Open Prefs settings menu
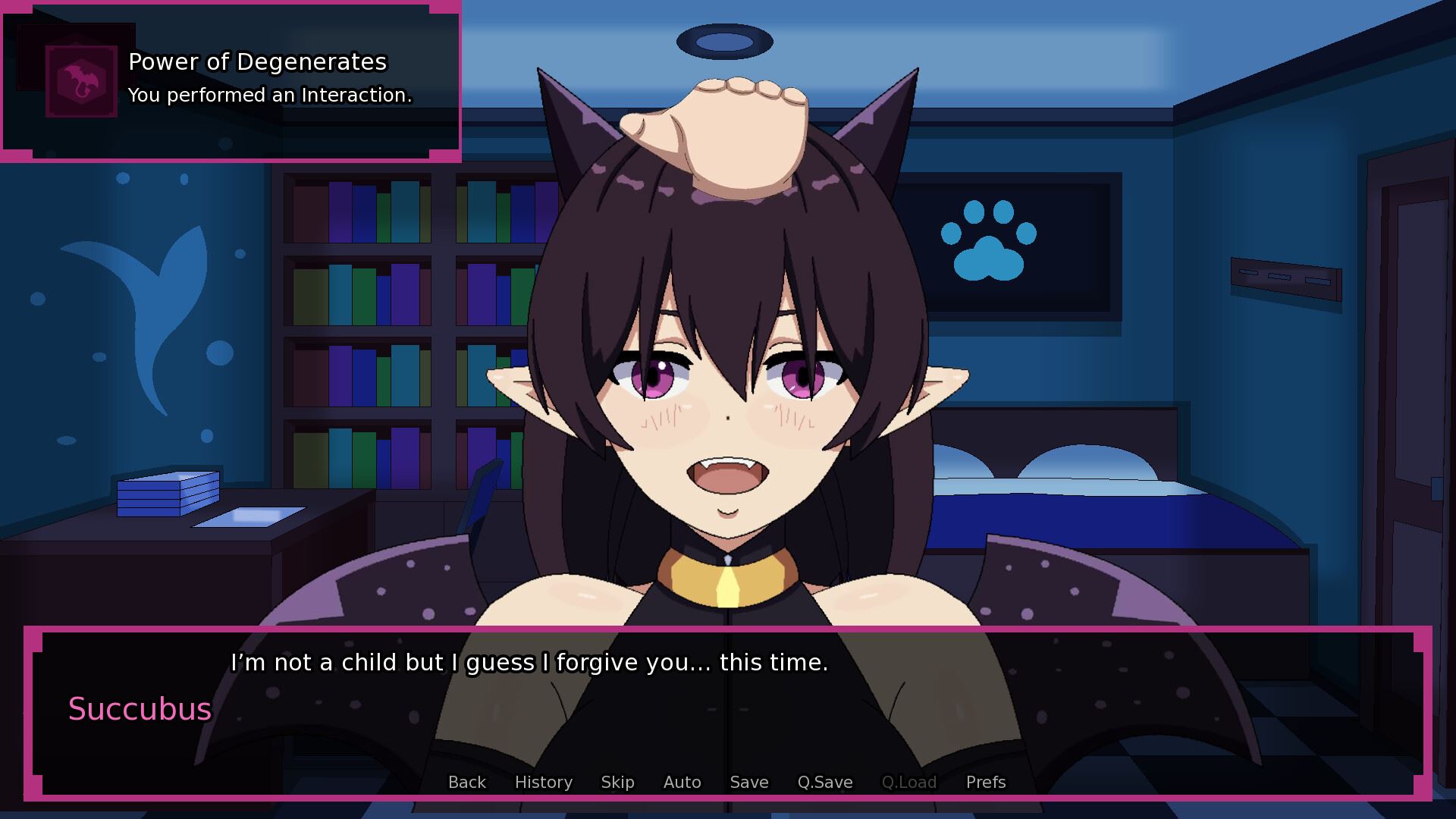 [985, 782]
